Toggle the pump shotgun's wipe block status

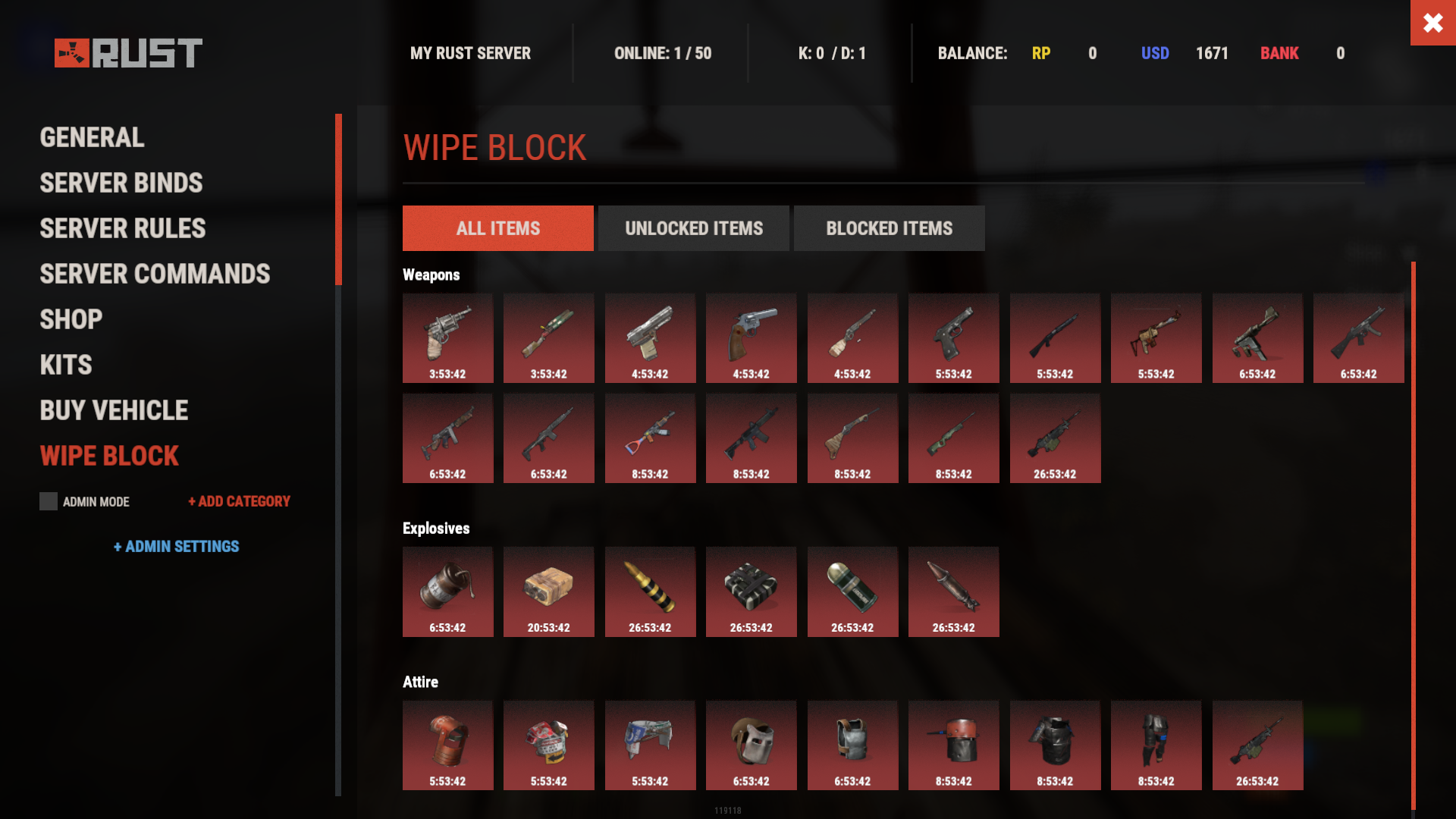[x=1055, y=338]
